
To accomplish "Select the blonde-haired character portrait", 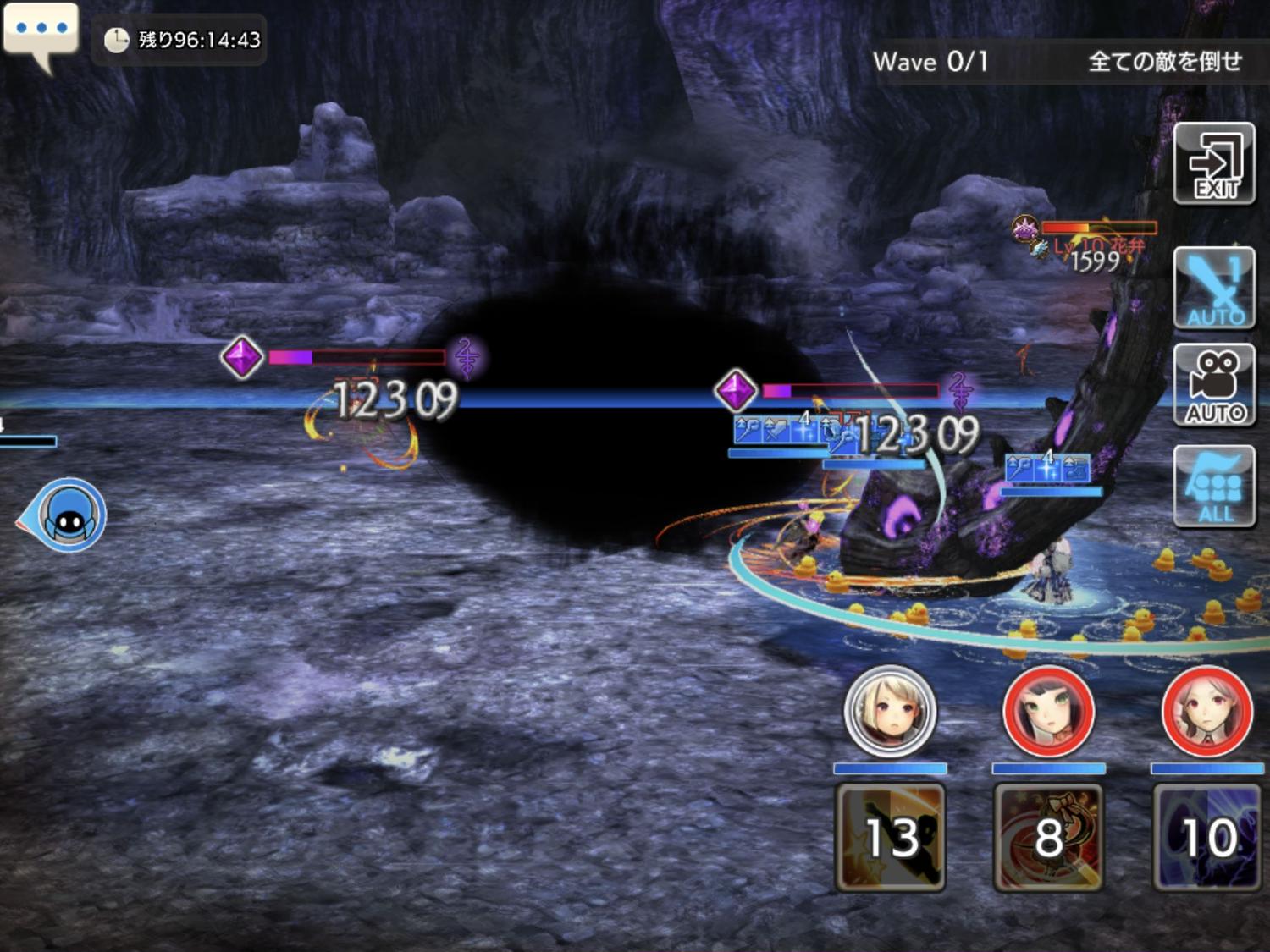I will tap(890, 711).
